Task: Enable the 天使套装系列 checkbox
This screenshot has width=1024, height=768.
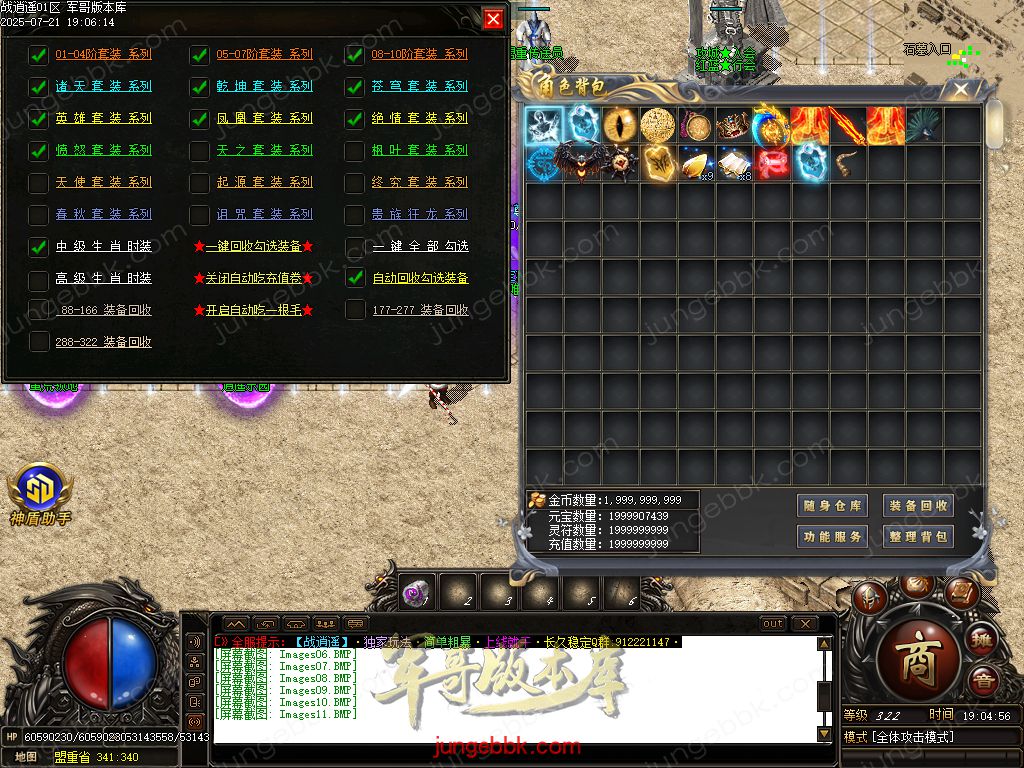Action: pos(39,183)
